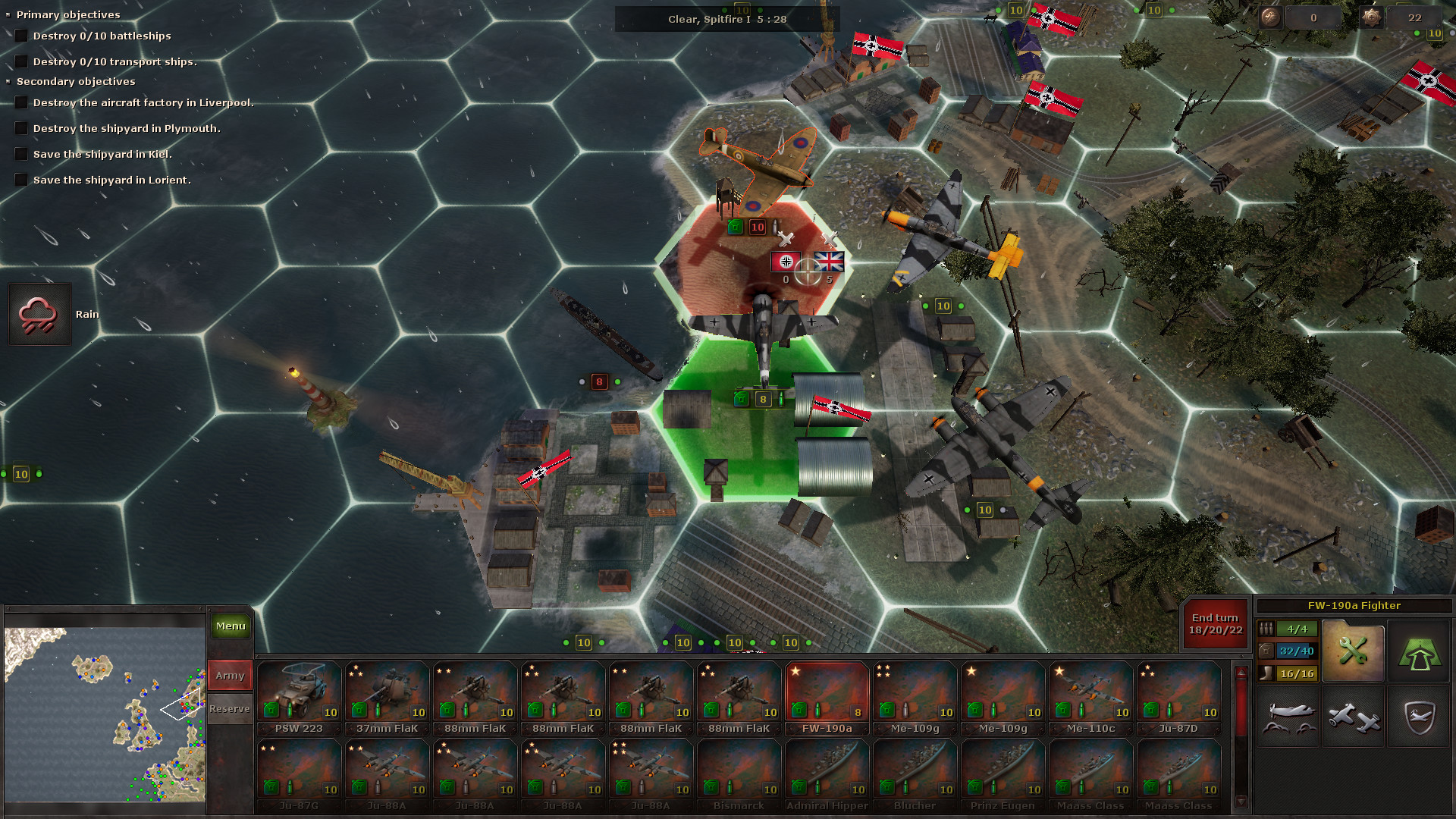The width and height of the screenshot is (1456, 819).
Task: Open the Menu button
Action: [x=230, y=626]
